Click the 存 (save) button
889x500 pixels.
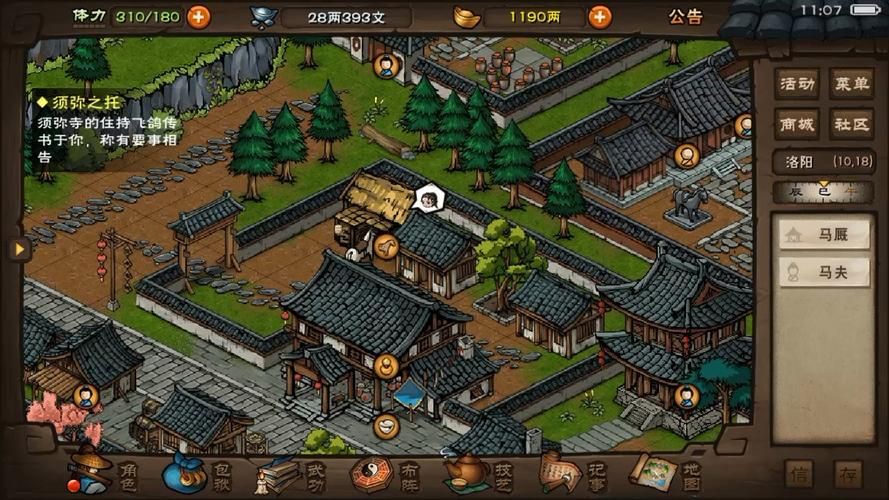(849, 473)
